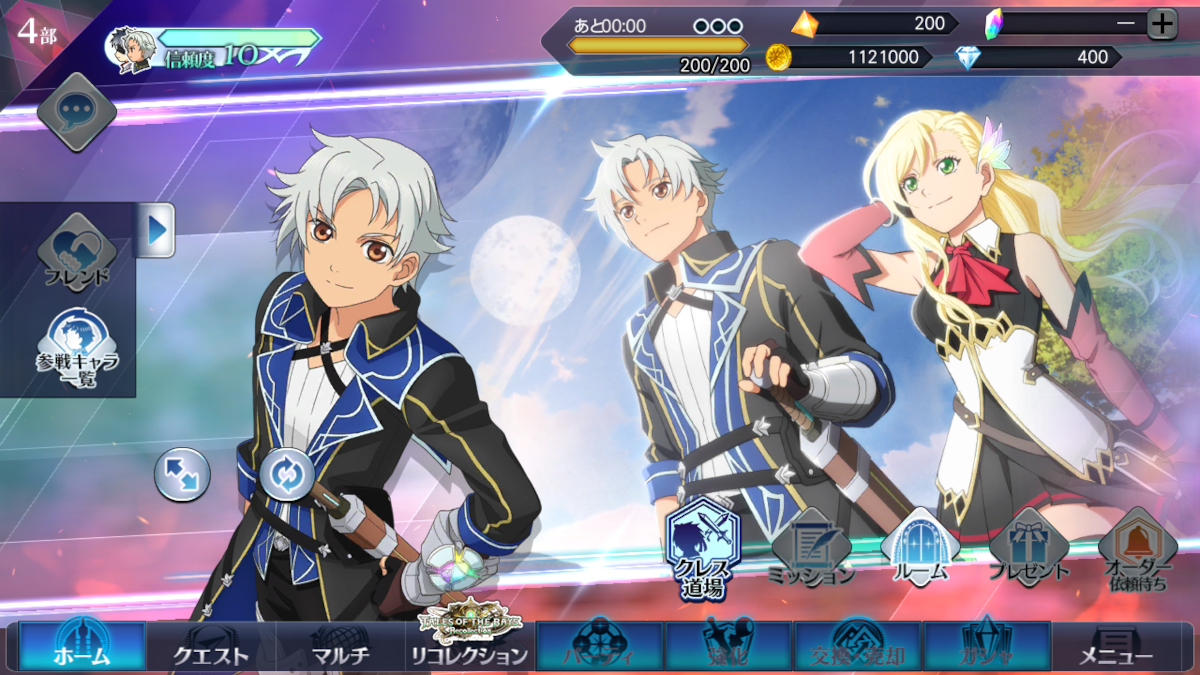1200x675 pixels.
Task: Click the blue arrow side panel expander
Action: pos(156,230)
